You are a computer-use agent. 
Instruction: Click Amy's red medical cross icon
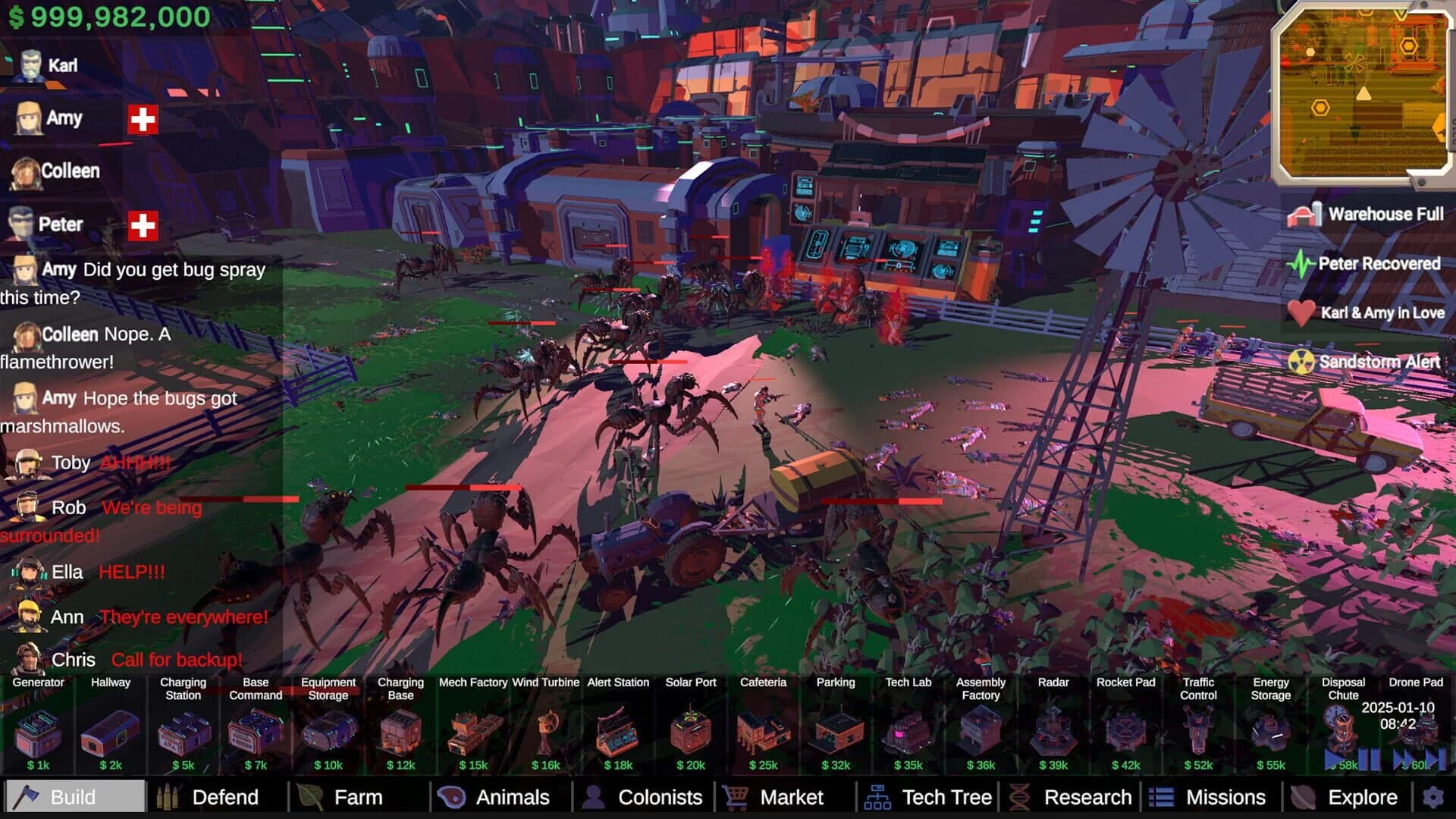pyautogui.click(x=142, y=118)
